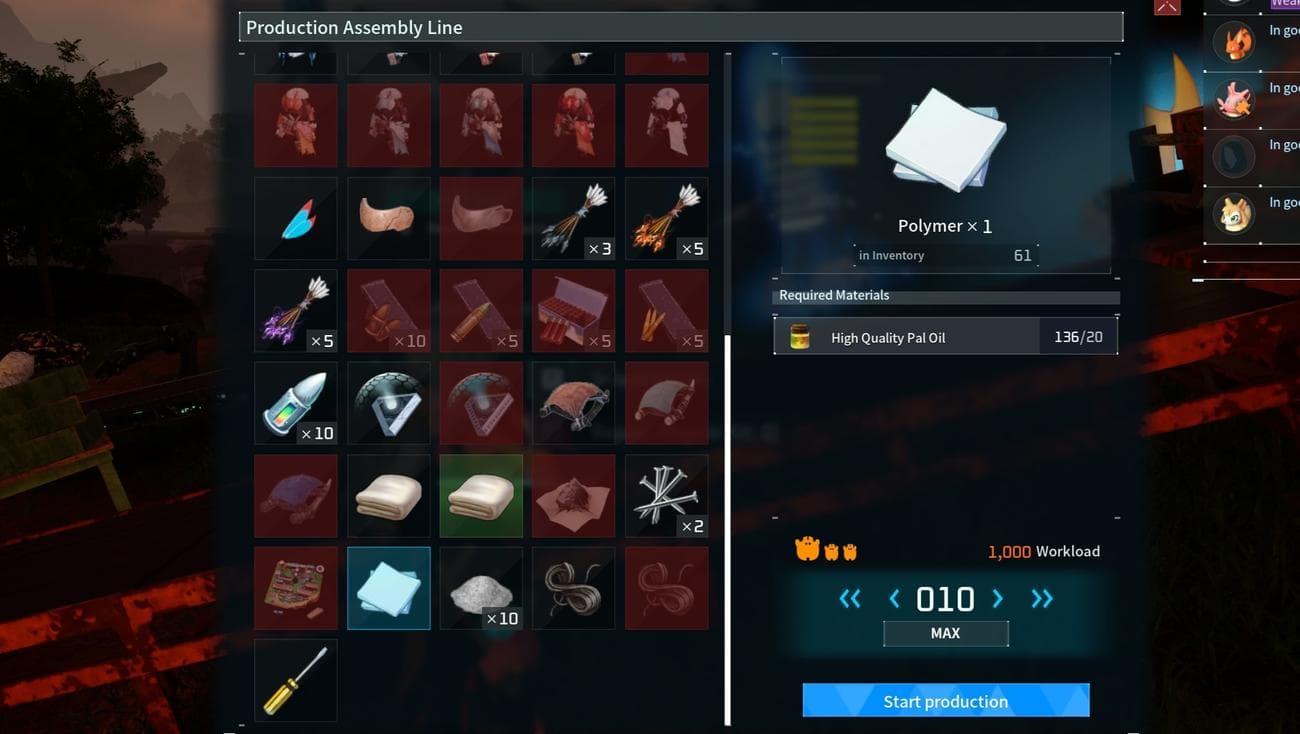Select the Polymer recipe slot
This screenshot has height=734, width=1300.
click(x=389, y=588)
